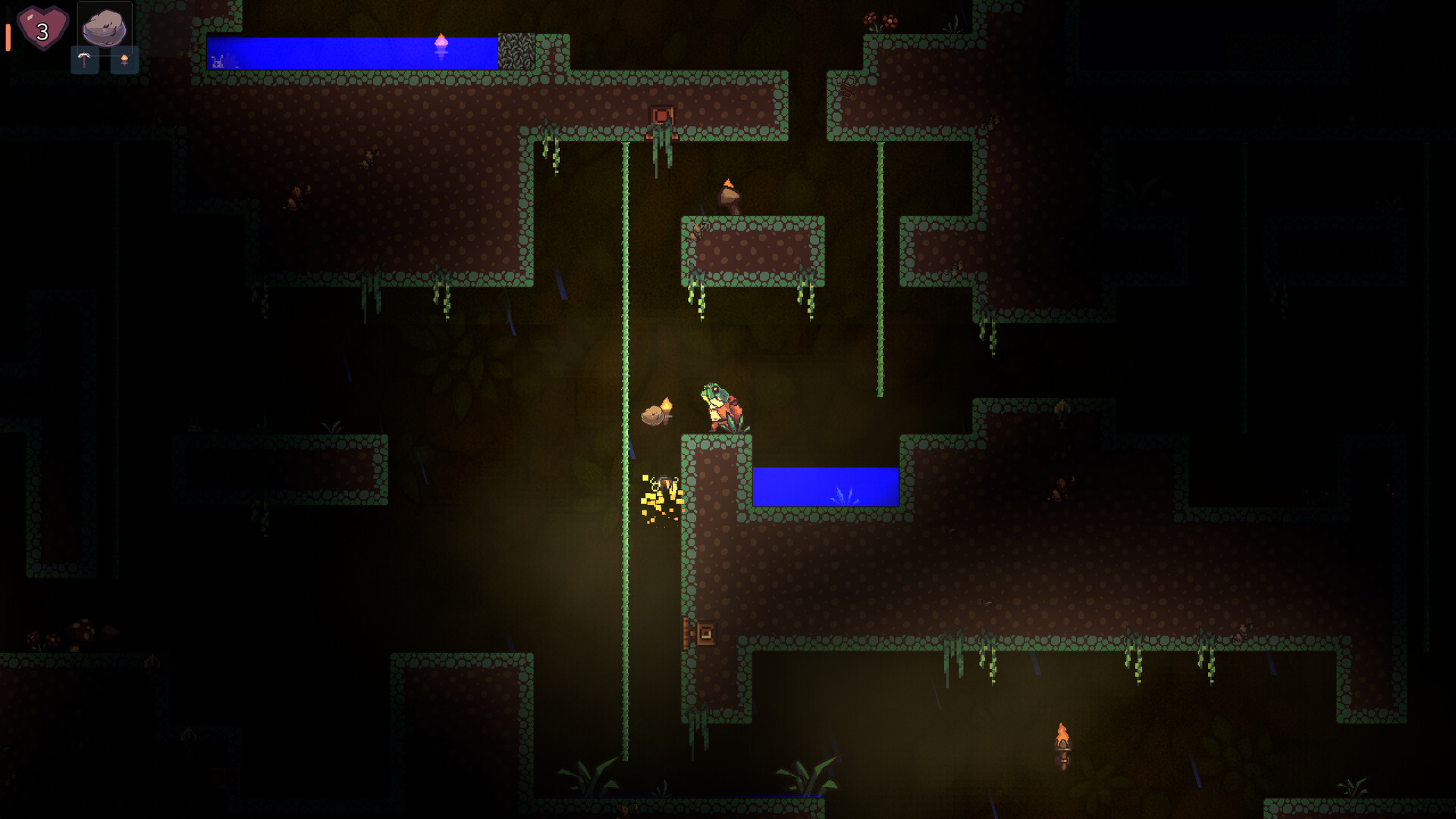Screen dimensions: 1456x819
Task: Click the hanging vine below the painting
Action: 661,152
